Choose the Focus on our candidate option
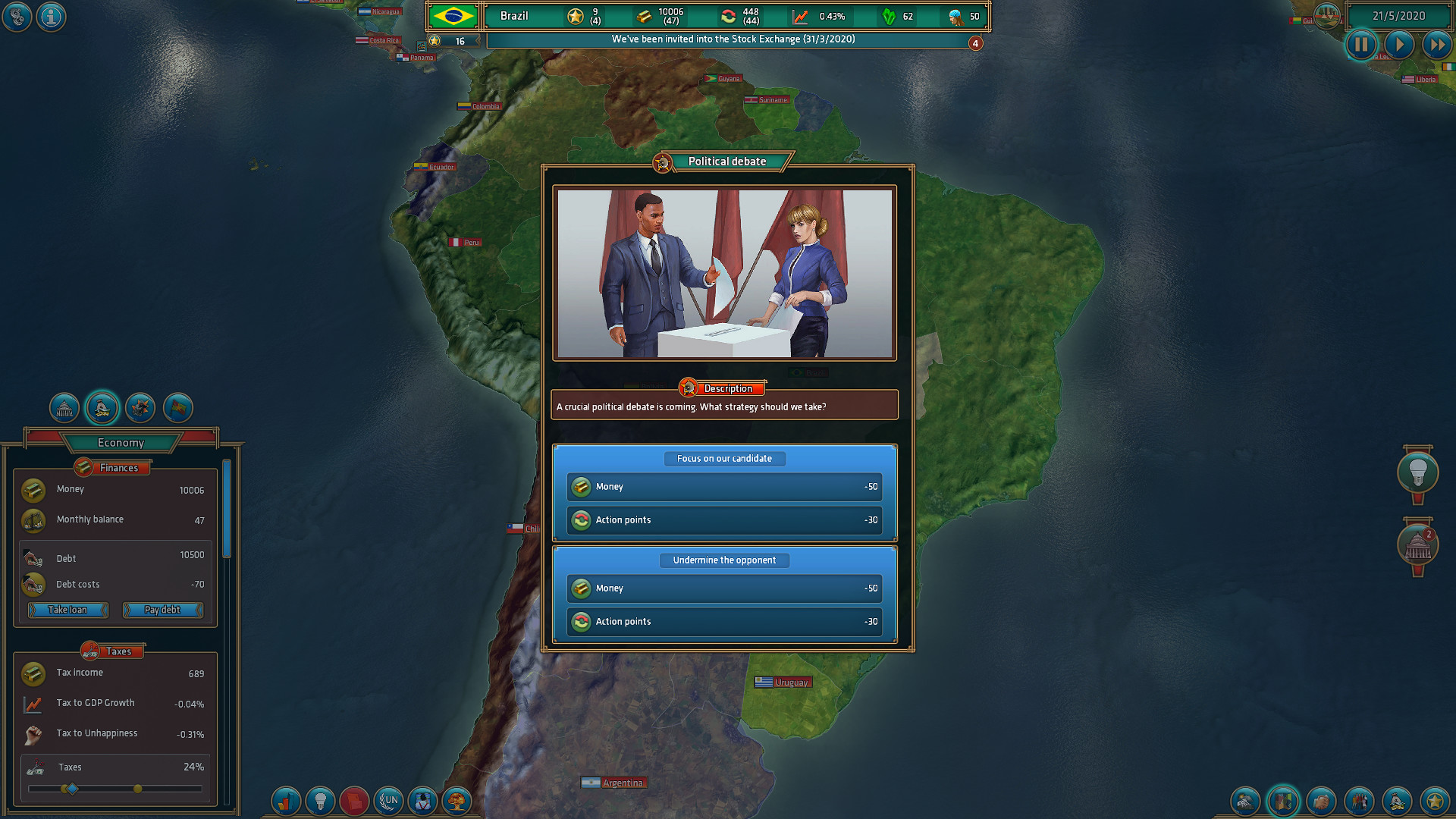The width and height of the screenshot is (1456, 819). coord(724,459)
